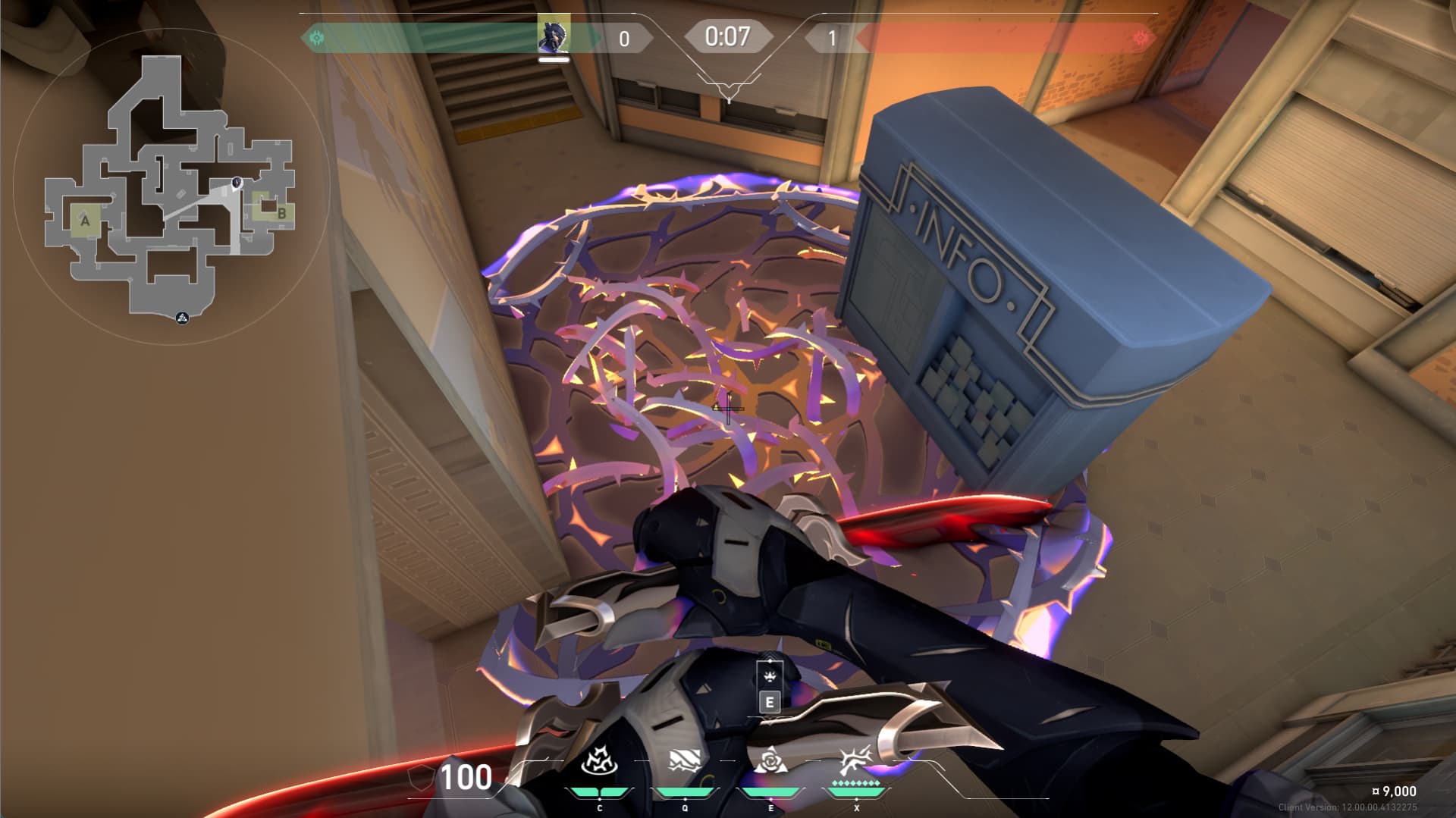Activate the Razorvine ability icon
The width and height of the screenshot is (1456, 818).
[x=599, y=761]
